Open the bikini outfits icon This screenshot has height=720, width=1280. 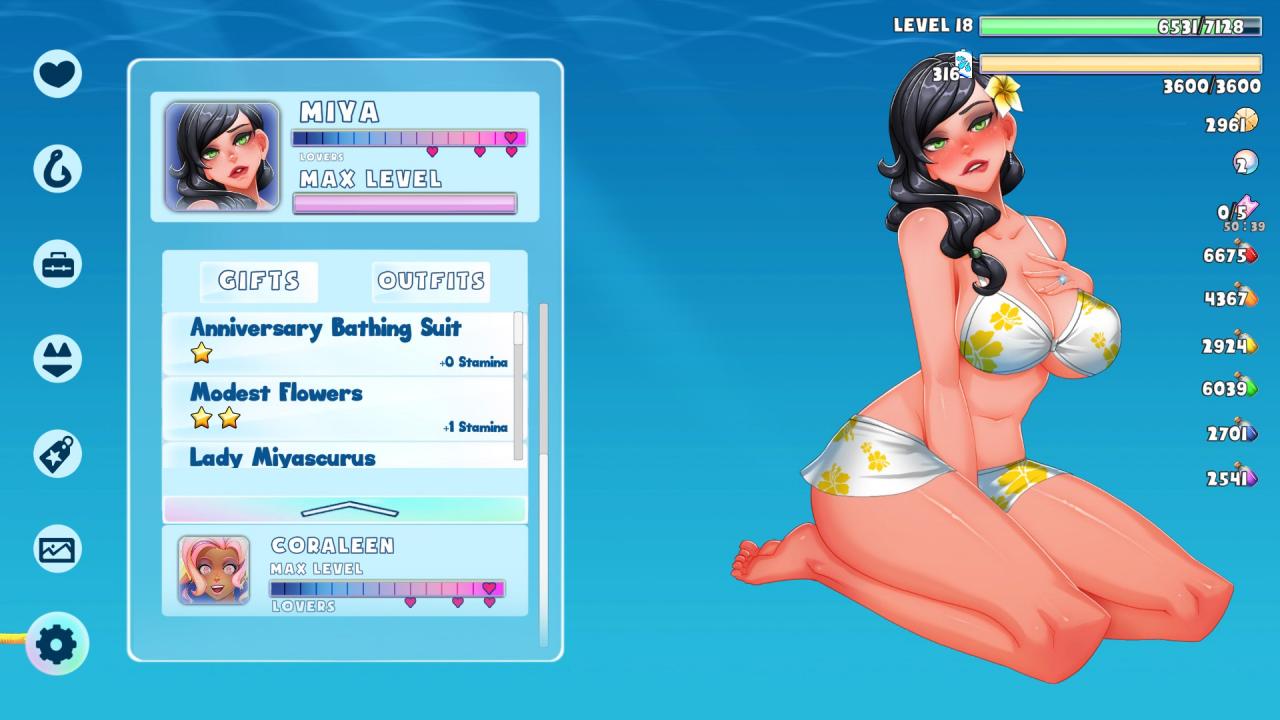(57, 359)
